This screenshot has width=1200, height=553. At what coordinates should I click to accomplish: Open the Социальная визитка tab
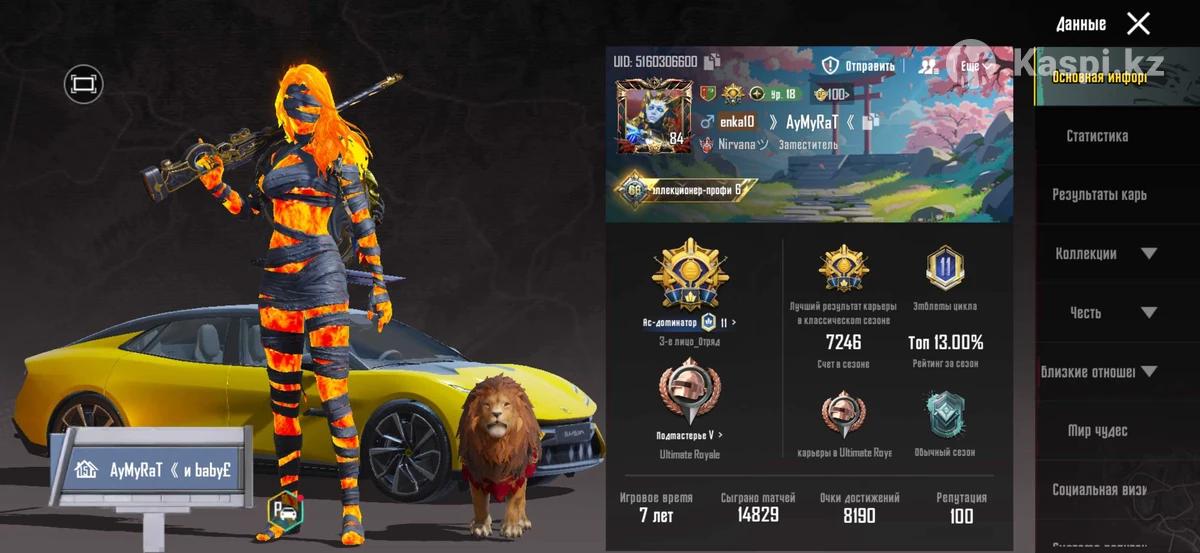coord(1097,490)
